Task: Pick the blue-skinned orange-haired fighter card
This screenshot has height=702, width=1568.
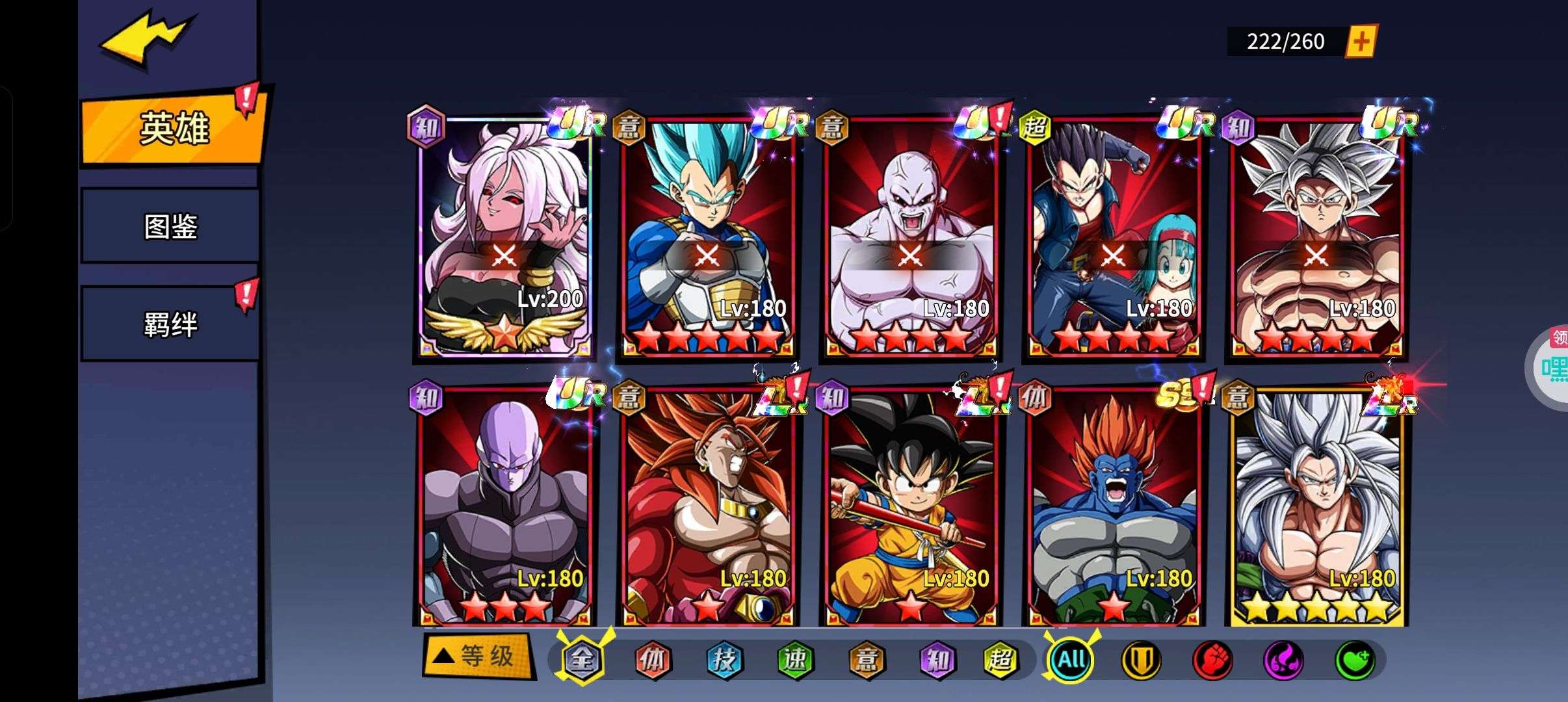Action: click(x=1113, y=507)
